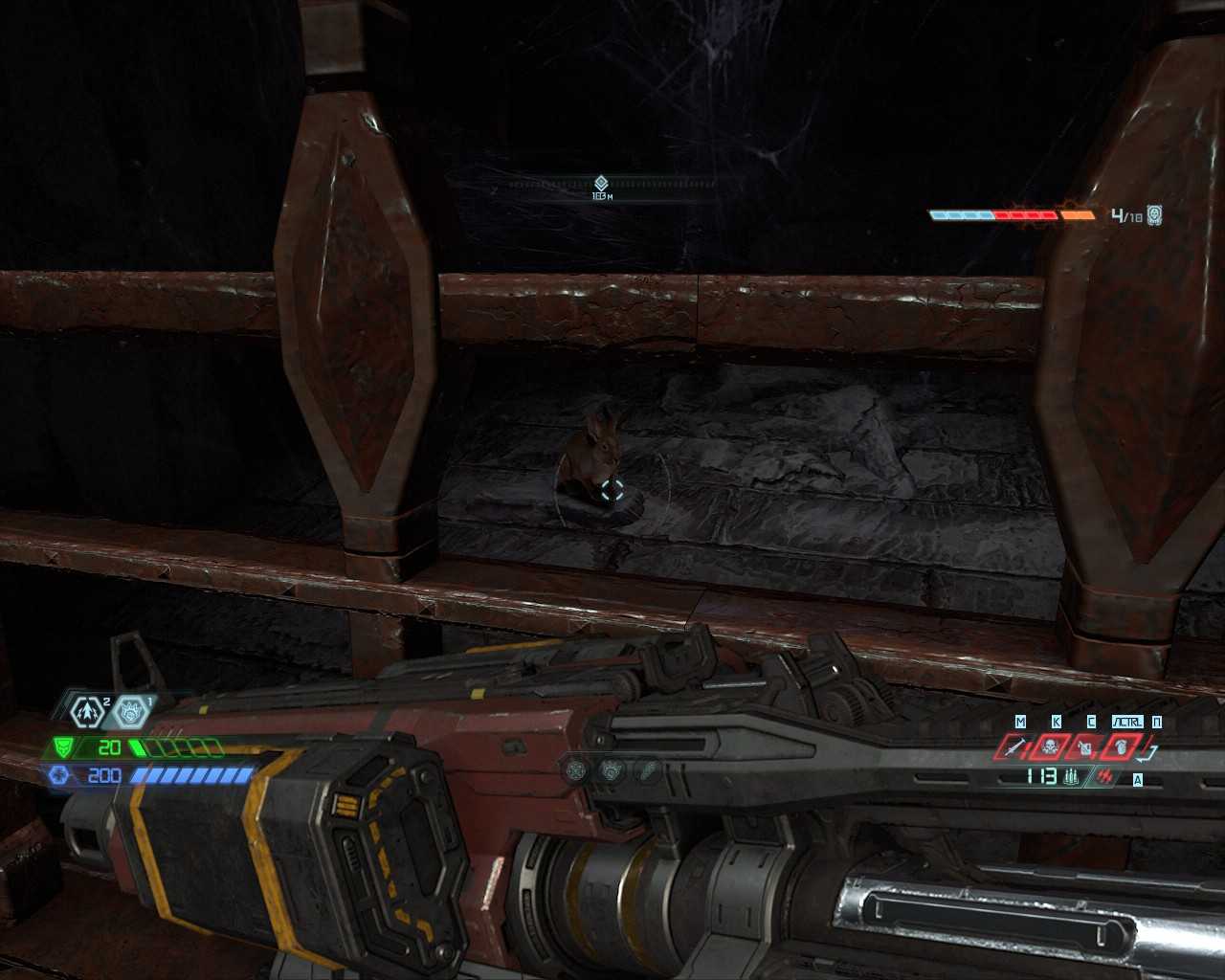Click the skull card icon beside 4/10
This screenshot has height=980, width=1225.
tap(1155, 215)
